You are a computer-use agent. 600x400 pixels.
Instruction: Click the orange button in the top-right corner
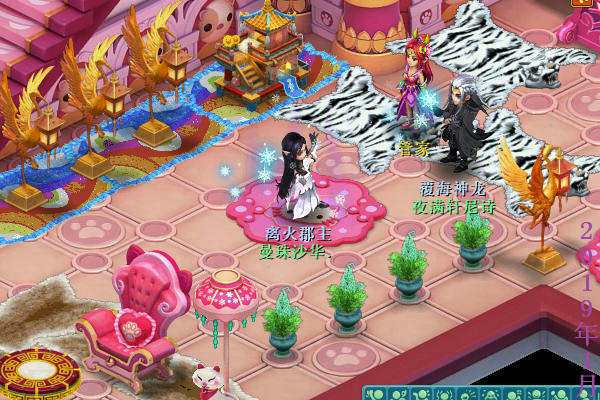(581, 3)
